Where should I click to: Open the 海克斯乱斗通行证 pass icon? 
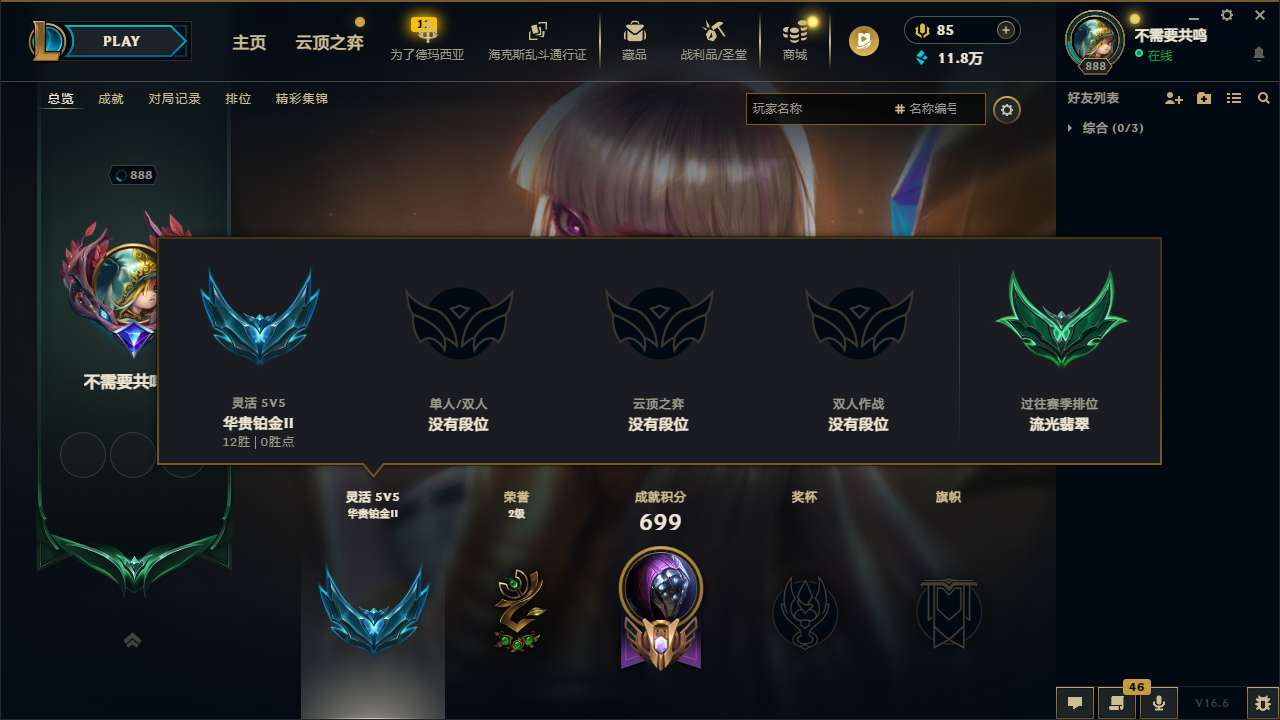(x=537, y=30)
